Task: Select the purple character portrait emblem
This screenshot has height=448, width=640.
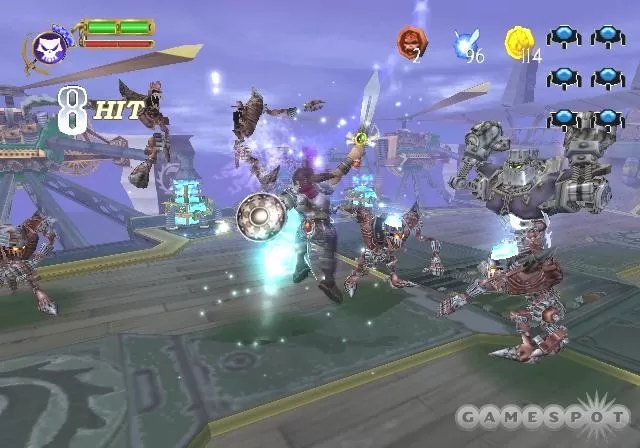Action: pos(48,45)
